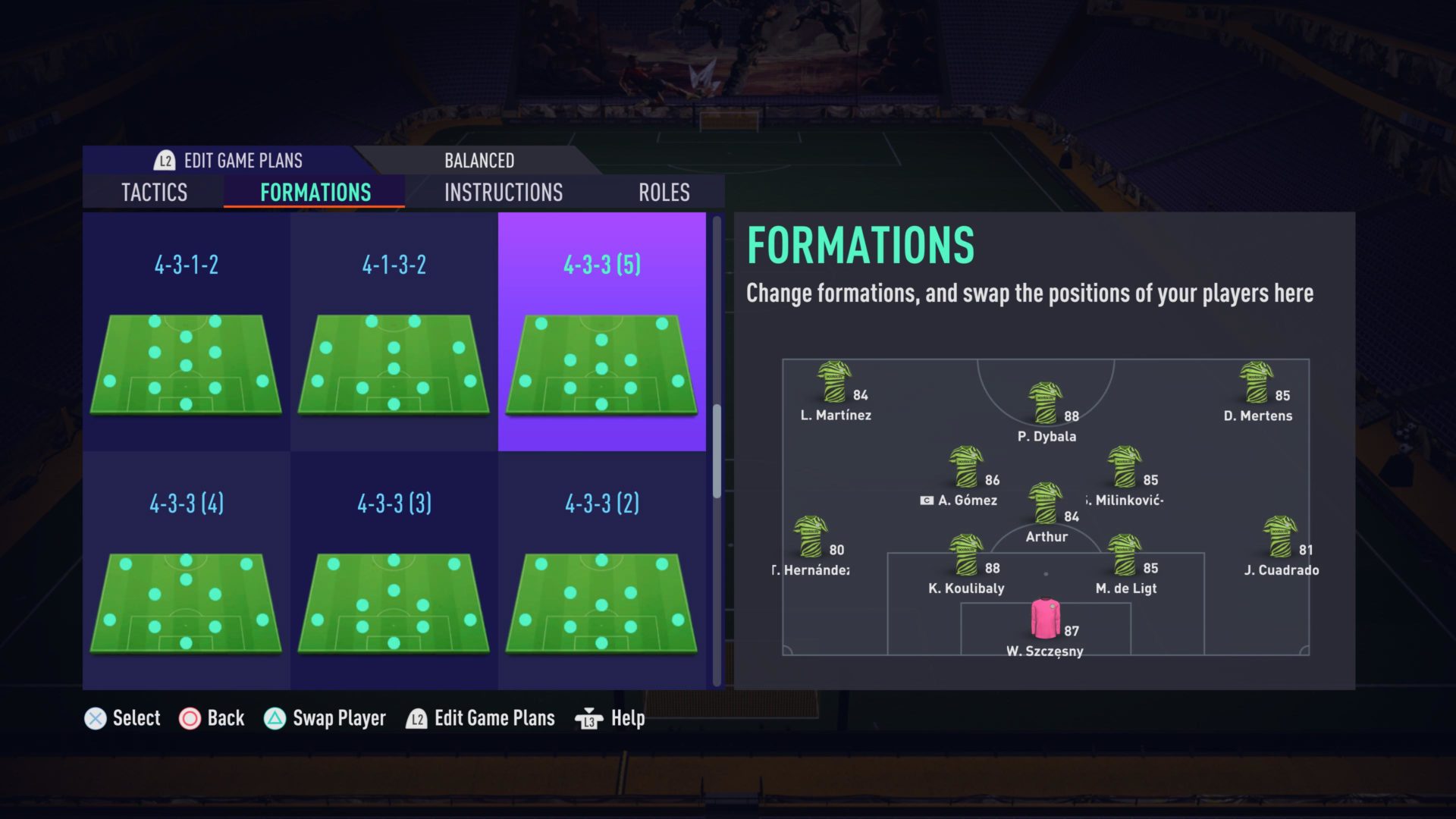
Task: Switch to the Tactics tab
Action: pos(154,192)
